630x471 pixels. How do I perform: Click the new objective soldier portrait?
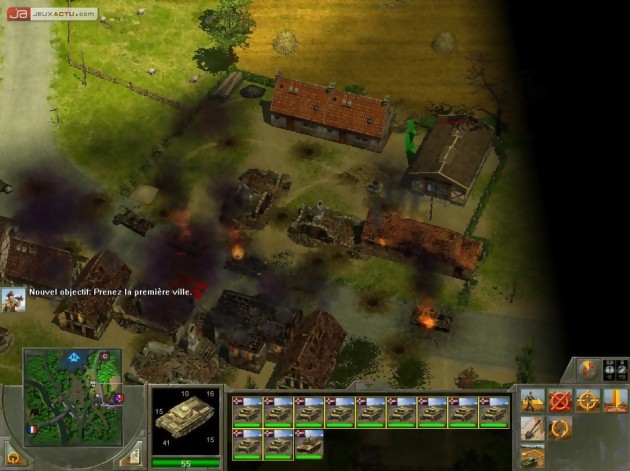pyautogui.click(x=13, y=298)
